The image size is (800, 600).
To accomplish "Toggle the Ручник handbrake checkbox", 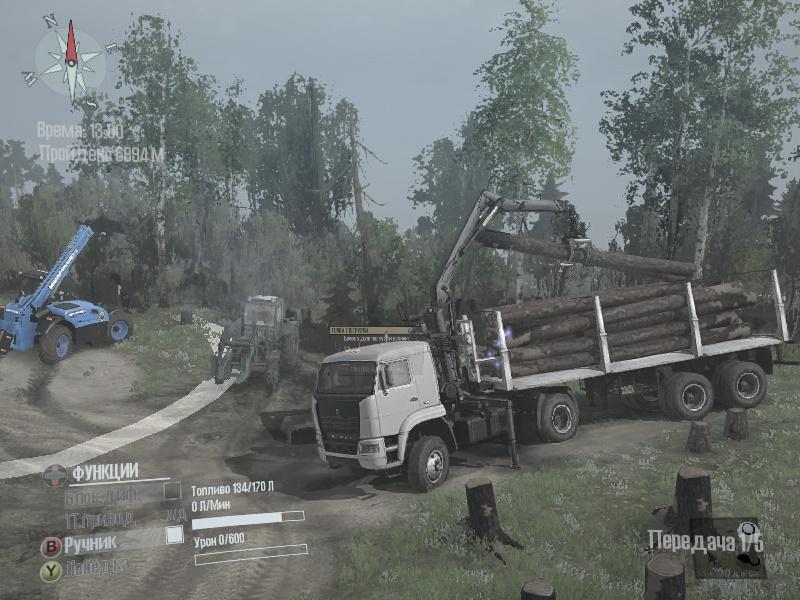I will 174,535.
